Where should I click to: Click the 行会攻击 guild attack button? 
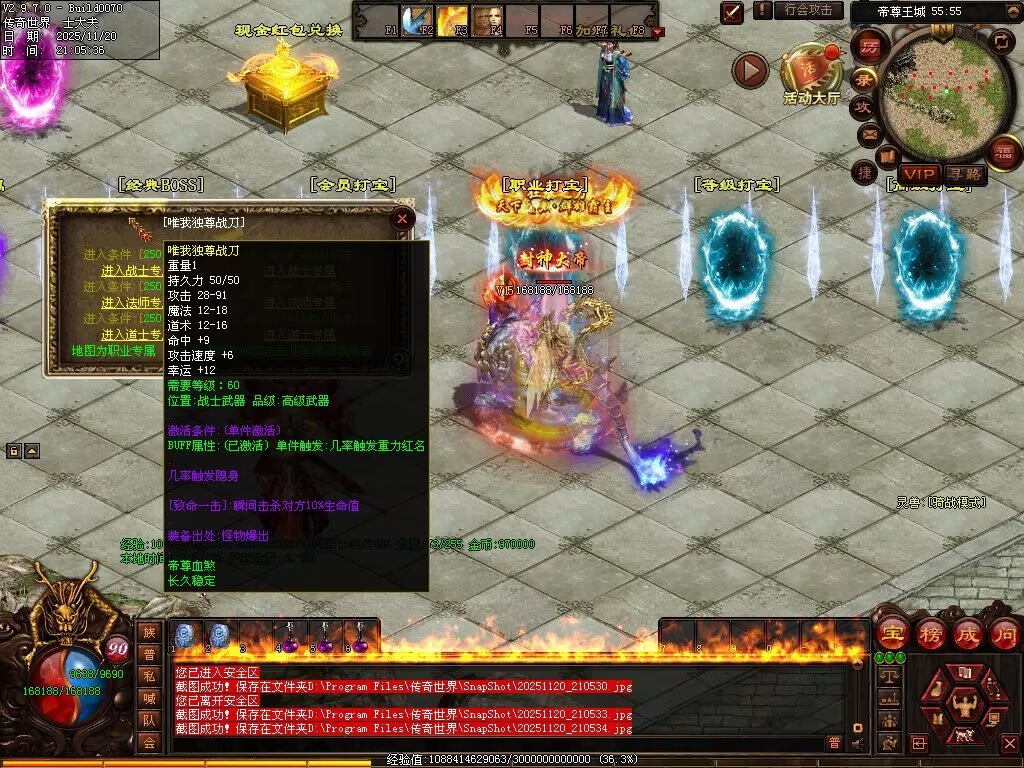pos(808,10)
